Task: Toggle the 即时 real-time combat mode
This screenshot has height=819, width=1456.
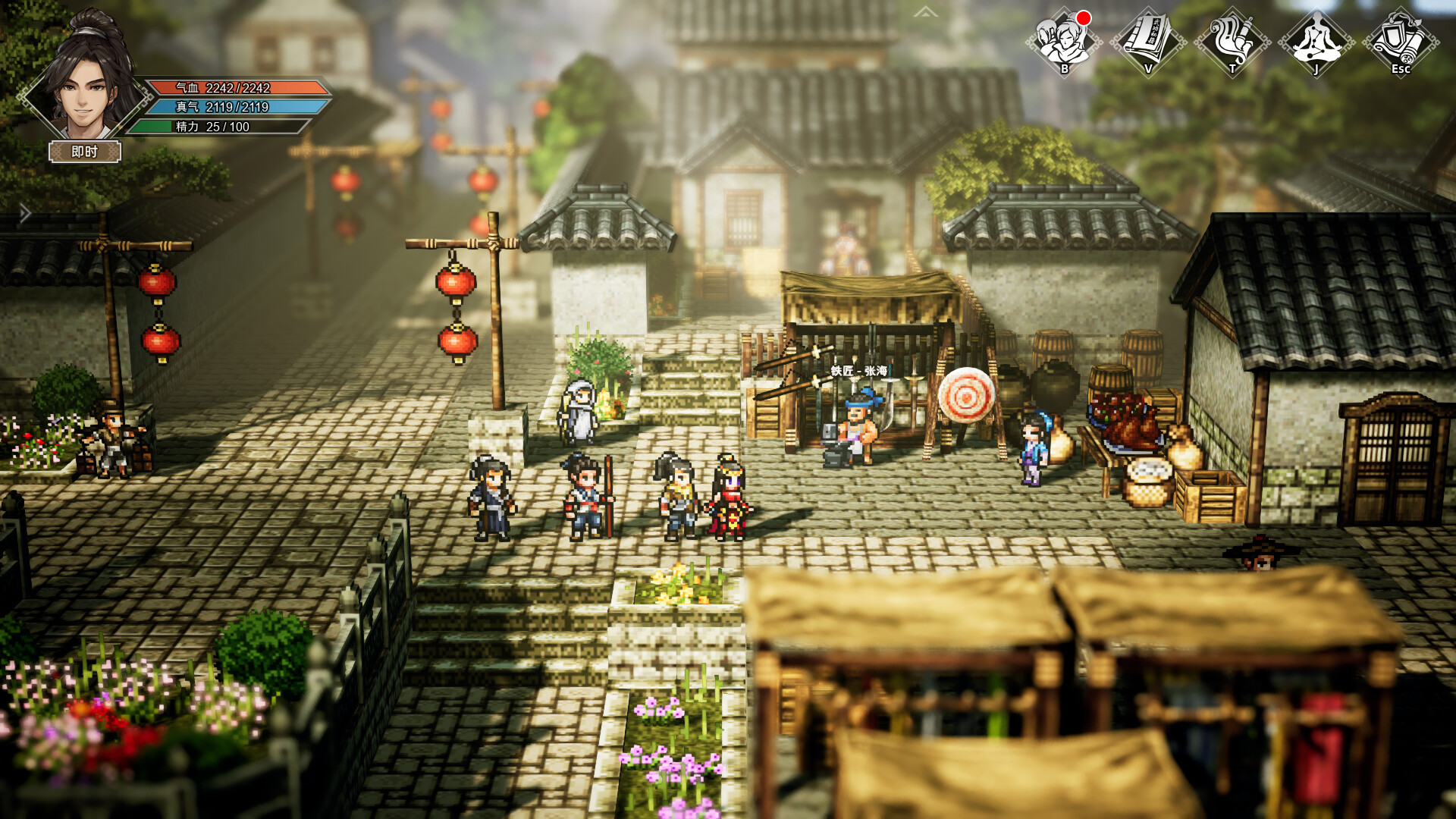Action: click(83, 152)
